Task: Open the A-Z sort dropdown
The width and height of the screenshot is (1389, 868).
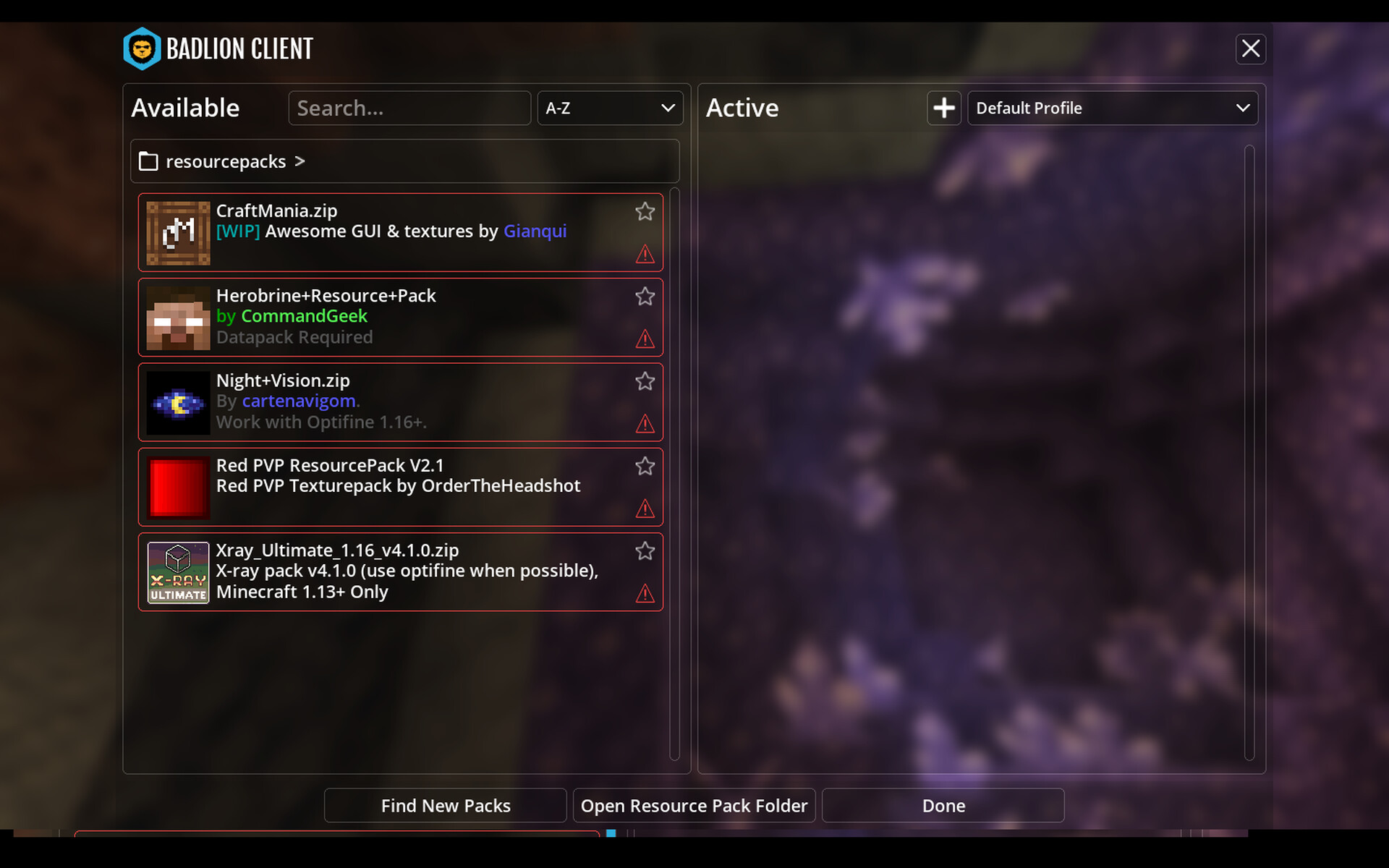Action: point(610,109)
